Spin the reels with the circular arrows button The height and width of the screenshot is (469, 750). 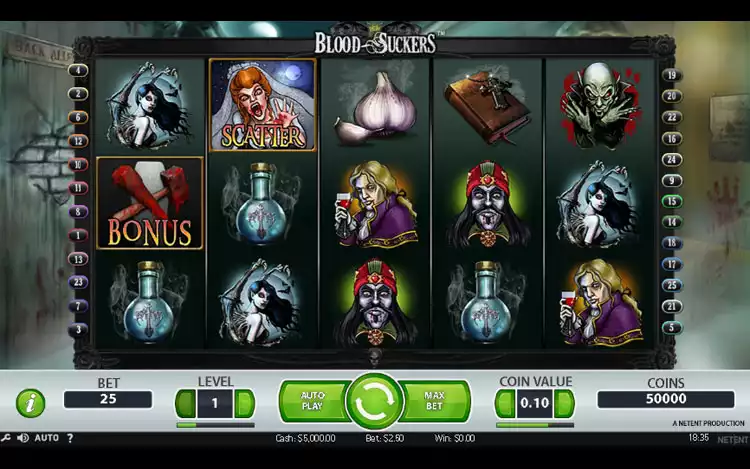click(374, 402)
